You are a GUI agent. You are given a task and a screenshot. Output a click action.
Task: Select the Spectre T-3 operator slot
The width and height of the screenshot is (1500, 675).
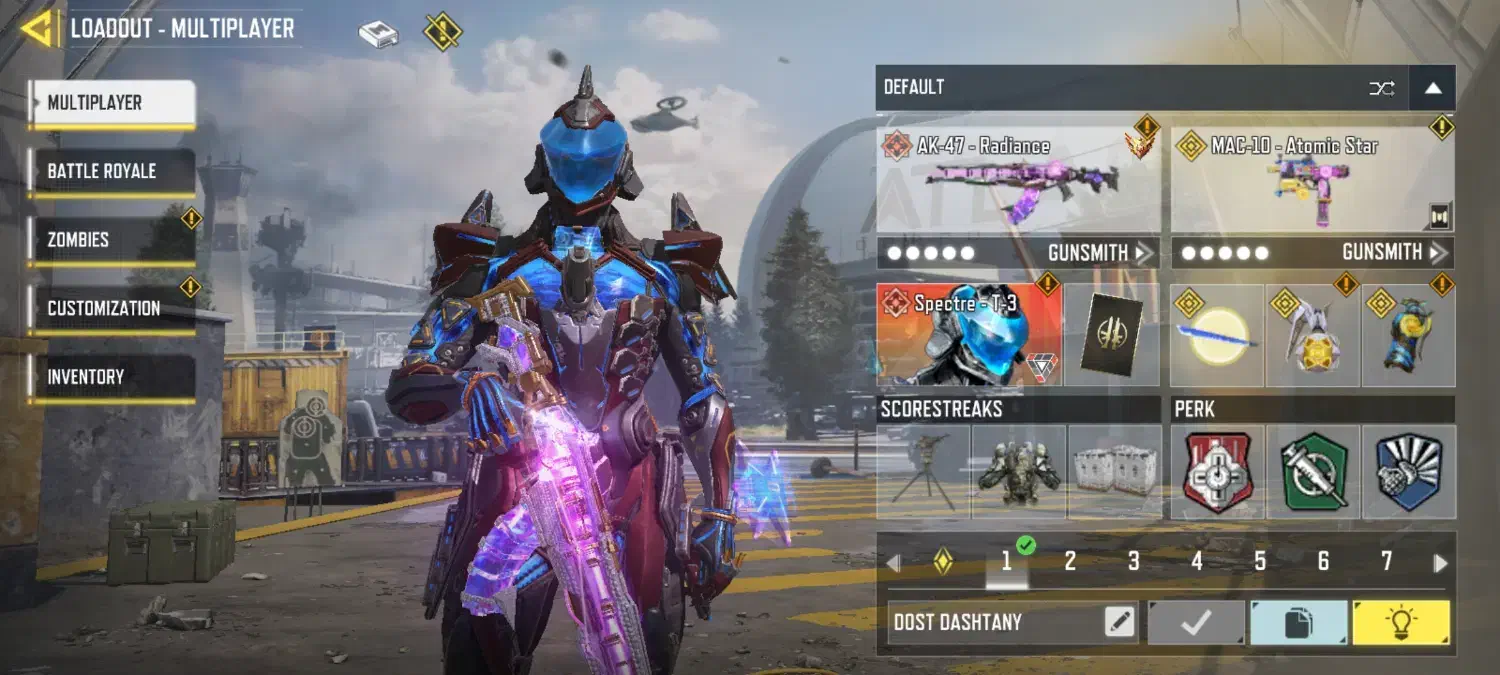tap(968, 335)
